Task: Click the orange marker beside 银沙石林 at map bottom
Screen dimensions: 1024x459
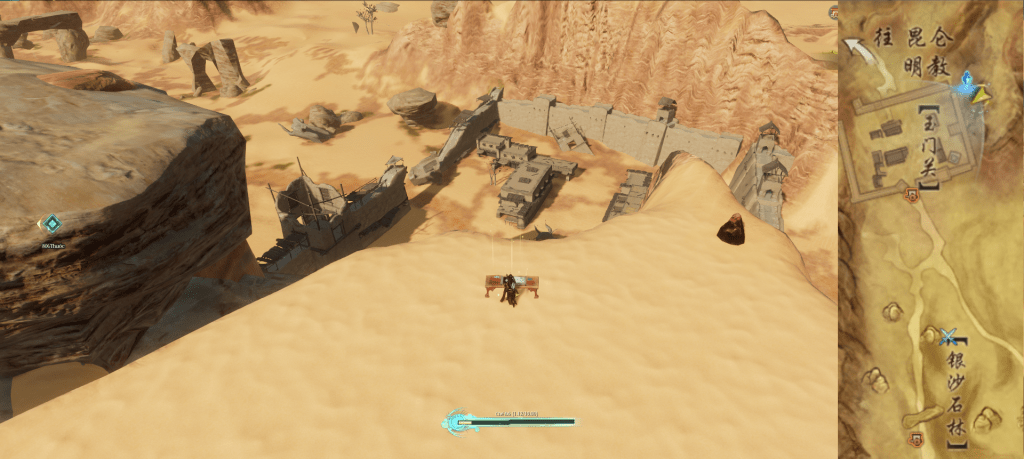Action: tap(915, 439)
